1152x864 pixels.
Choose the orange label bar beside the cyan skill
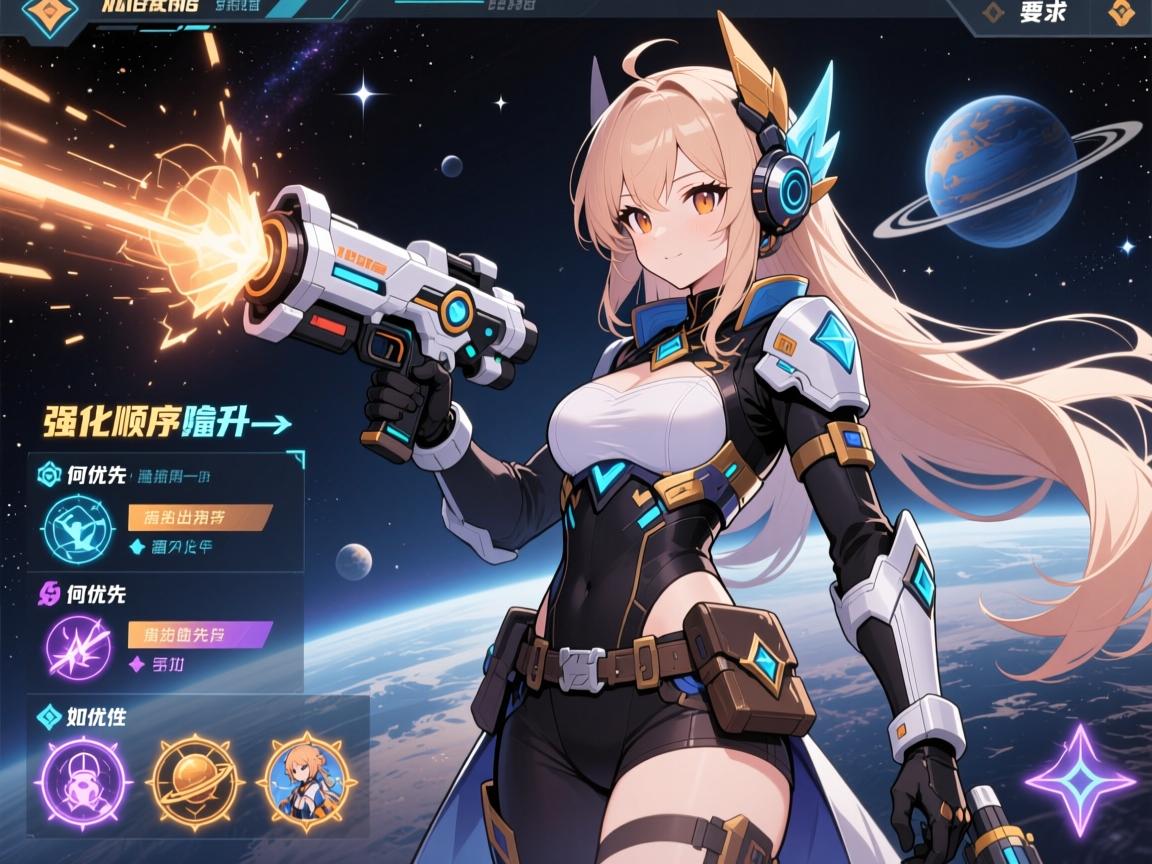click(200, 517)
